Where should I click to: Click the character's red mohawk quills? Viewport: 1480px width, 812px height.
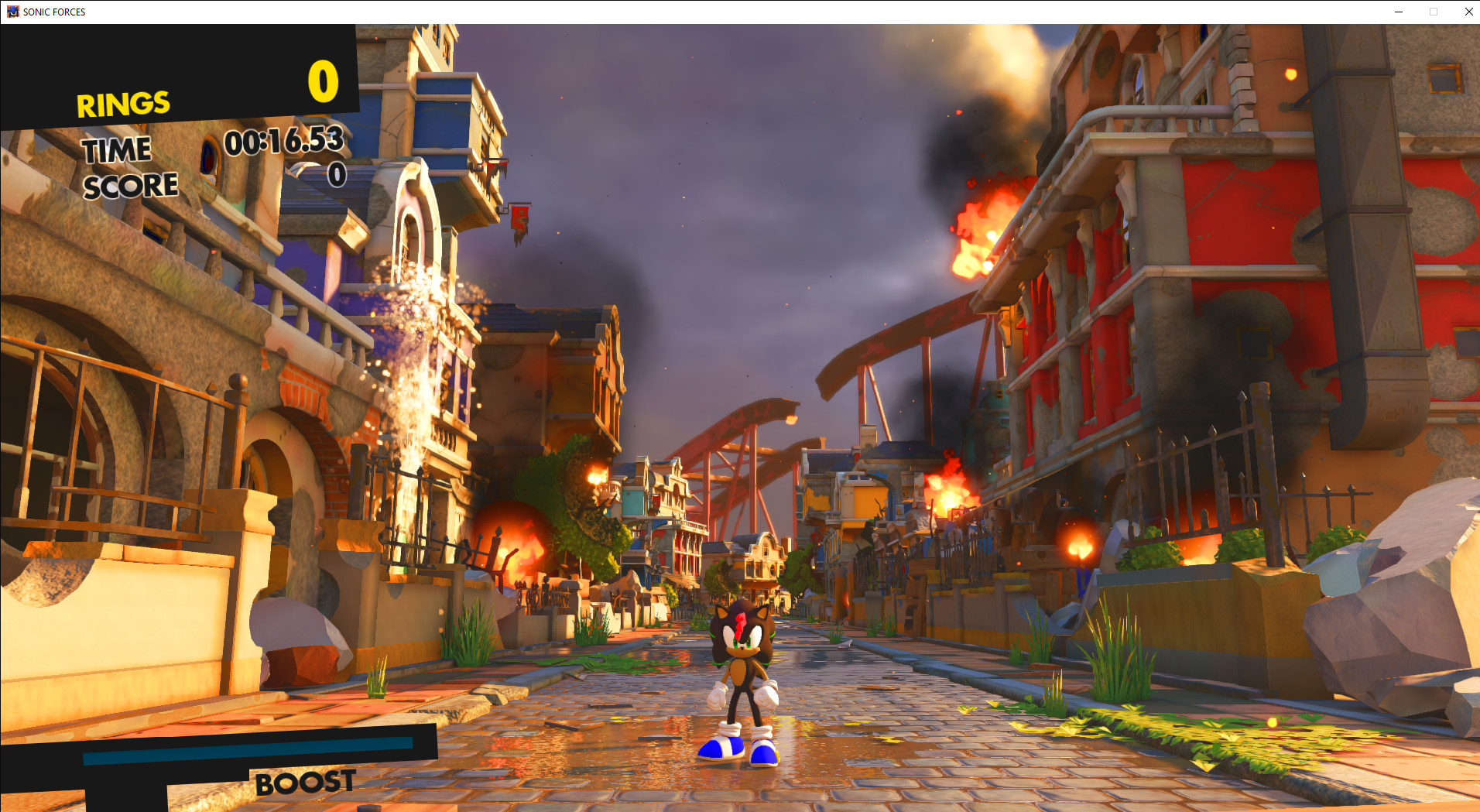pyautogui.click(x=742, y=623)
